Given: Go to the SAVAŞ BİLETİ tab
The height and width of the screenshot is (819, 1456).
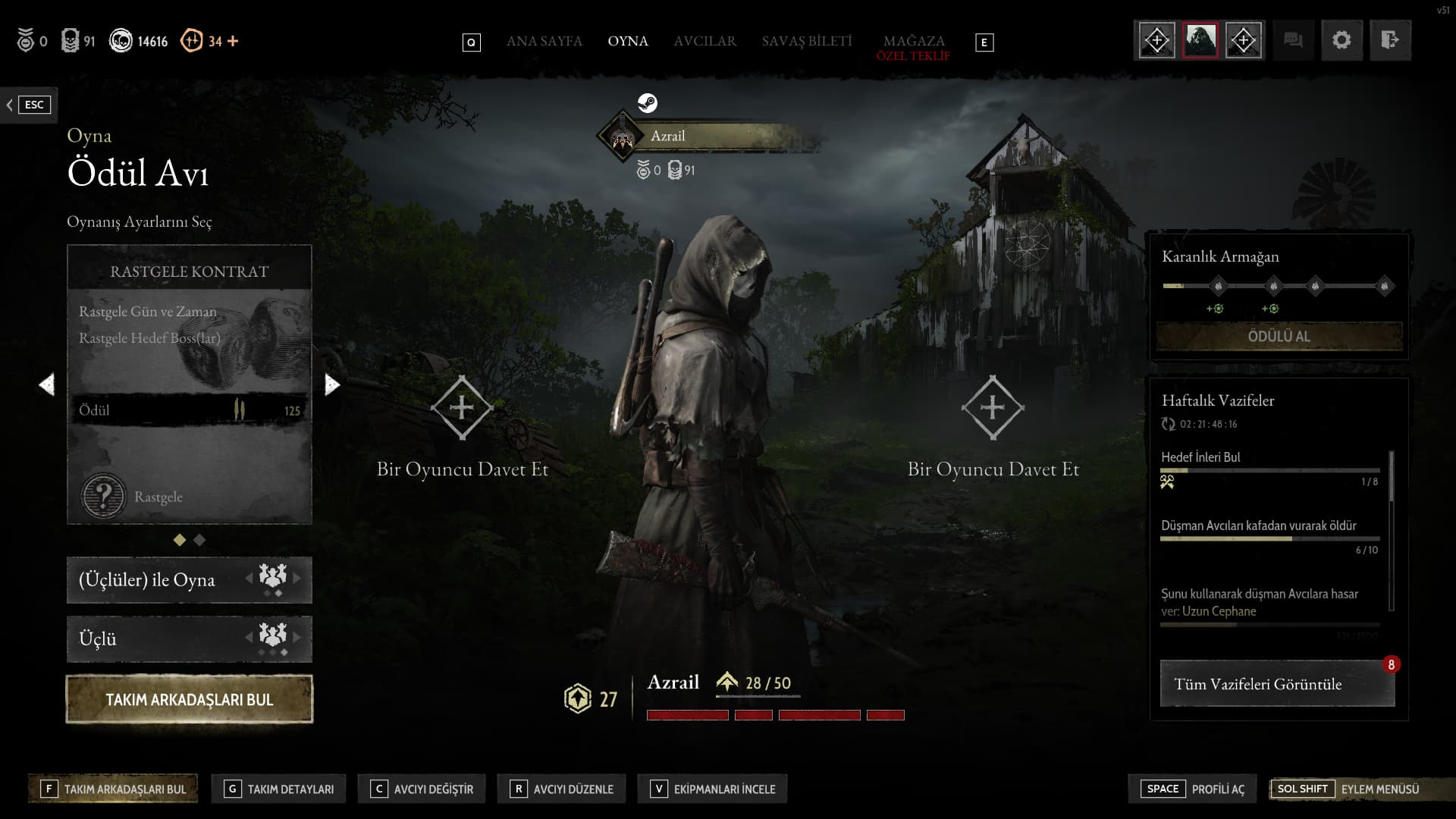Looking at the screenshot, I should point(807,41).
